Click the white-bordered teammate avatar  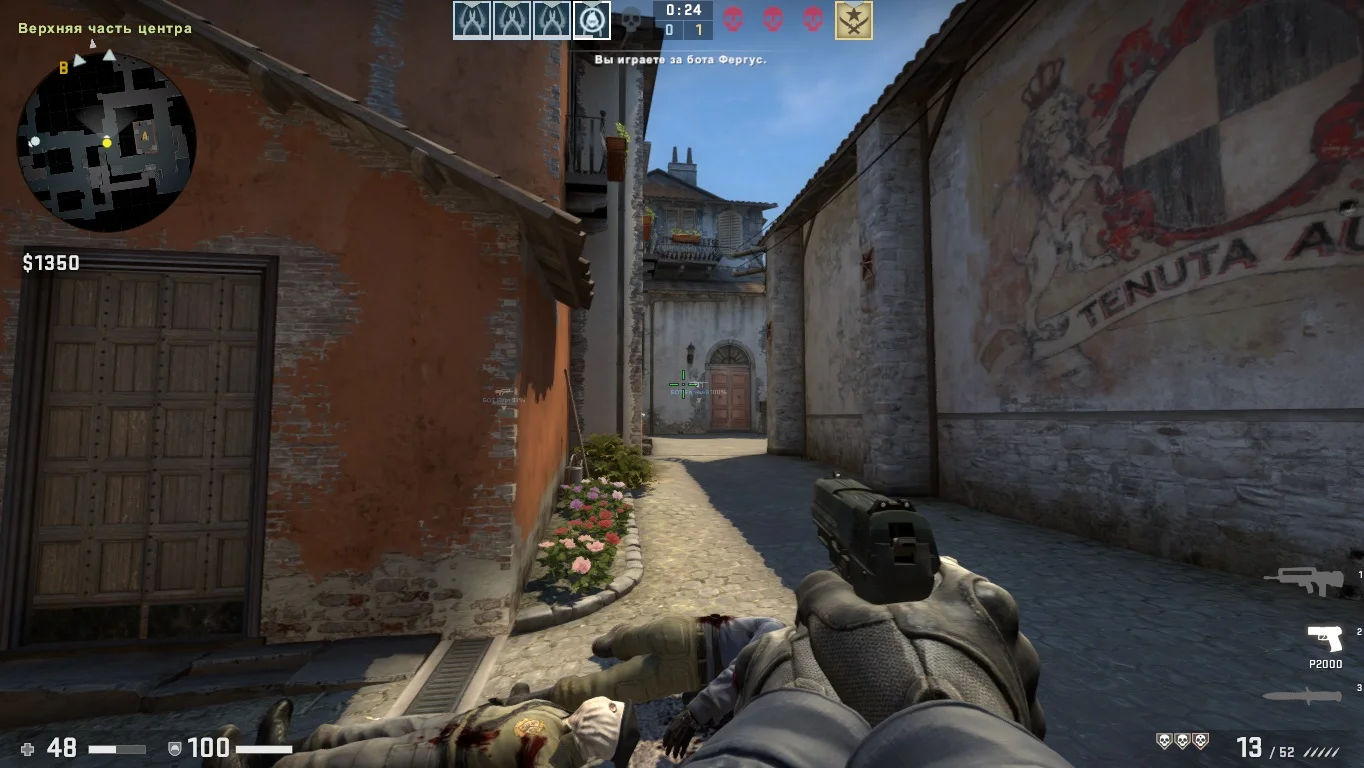592,20
